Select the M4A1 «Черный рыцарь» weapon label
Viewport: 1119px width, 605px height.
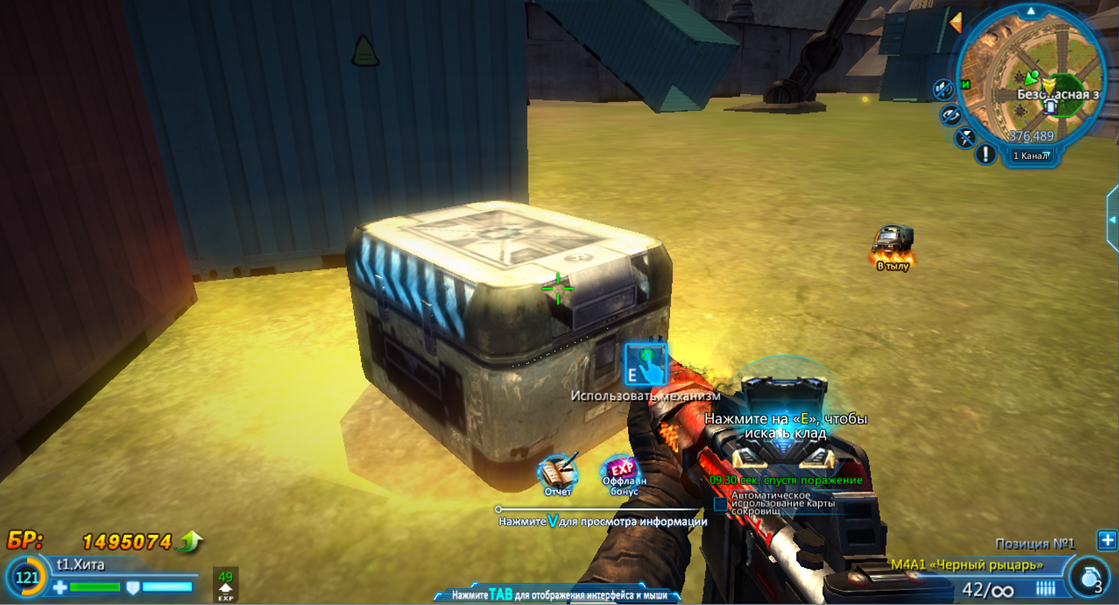[966, 565]
